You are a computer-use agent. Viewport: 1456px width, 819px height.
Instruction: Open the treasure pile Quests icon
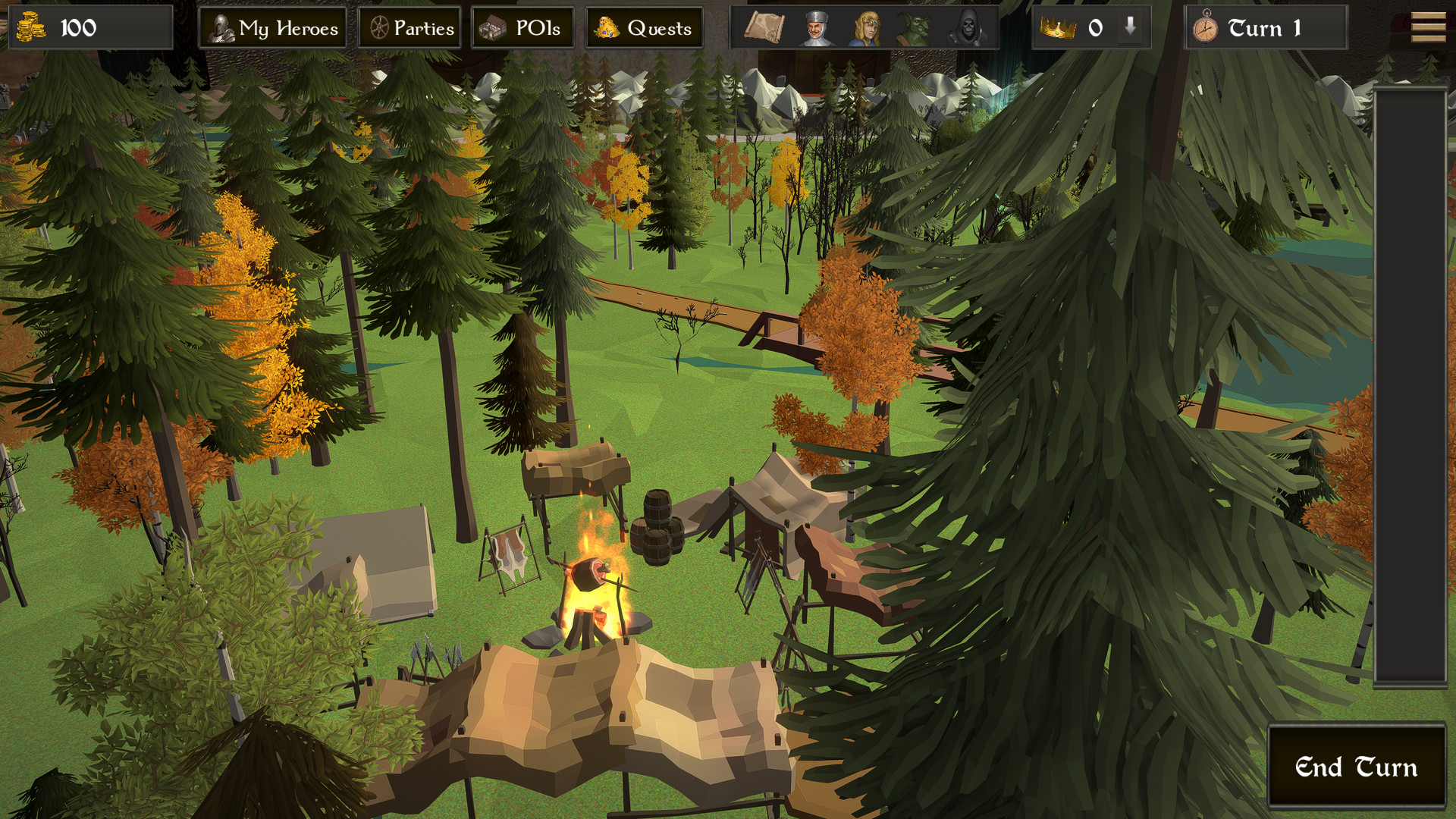tap(607, 28)
